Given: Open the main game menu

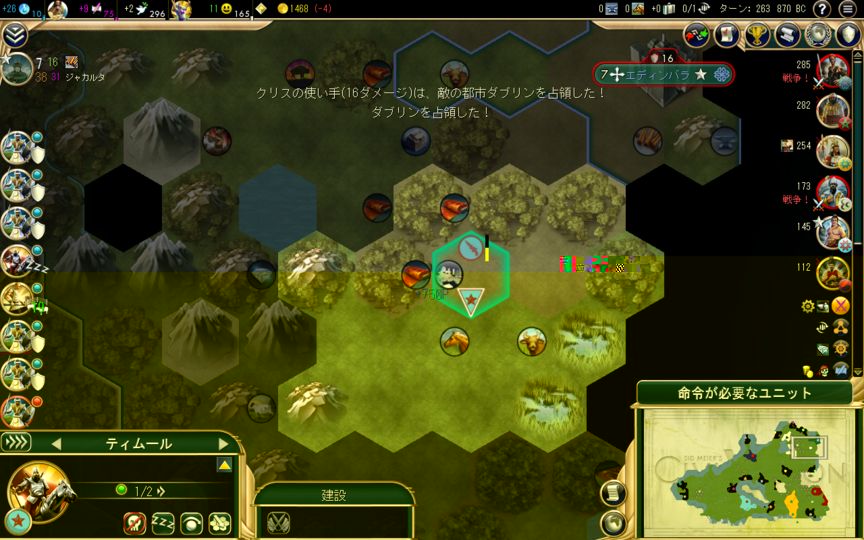Looking at the screenshot, I should point(848,9).
